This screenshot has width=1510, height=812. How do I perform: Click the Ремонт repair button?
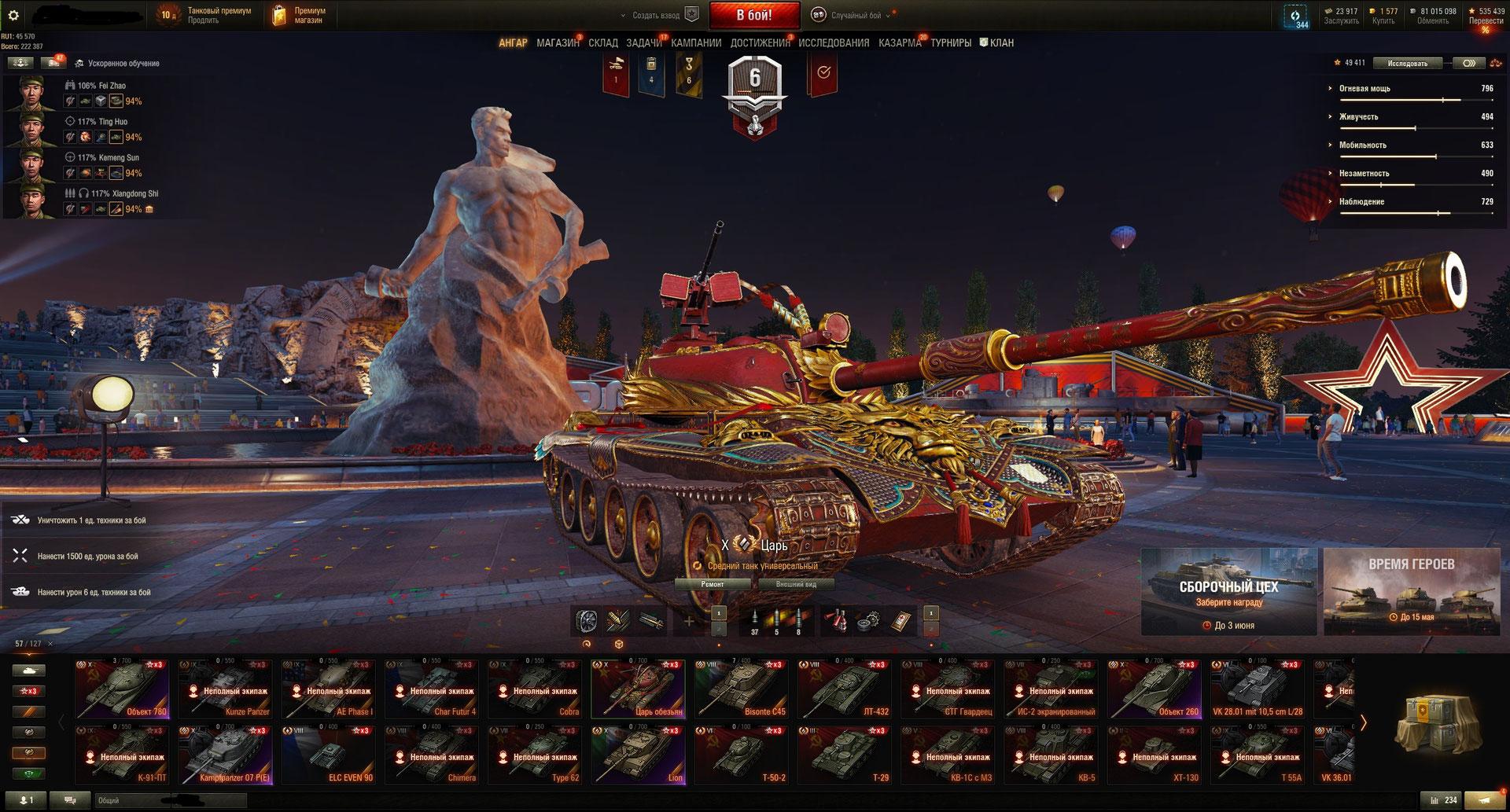(713, 584)
